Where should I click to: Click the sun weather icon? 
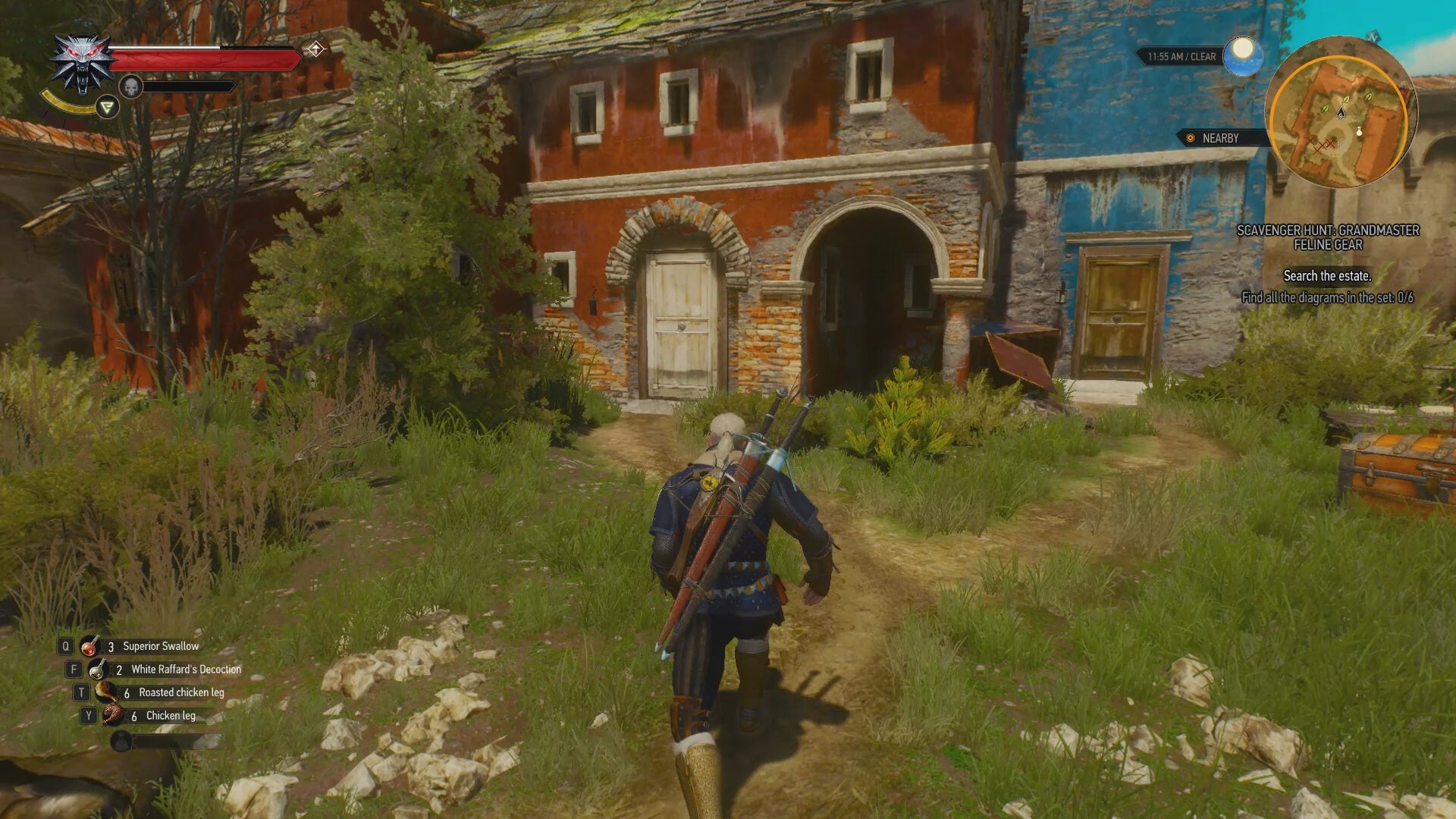pos(1241,55)
